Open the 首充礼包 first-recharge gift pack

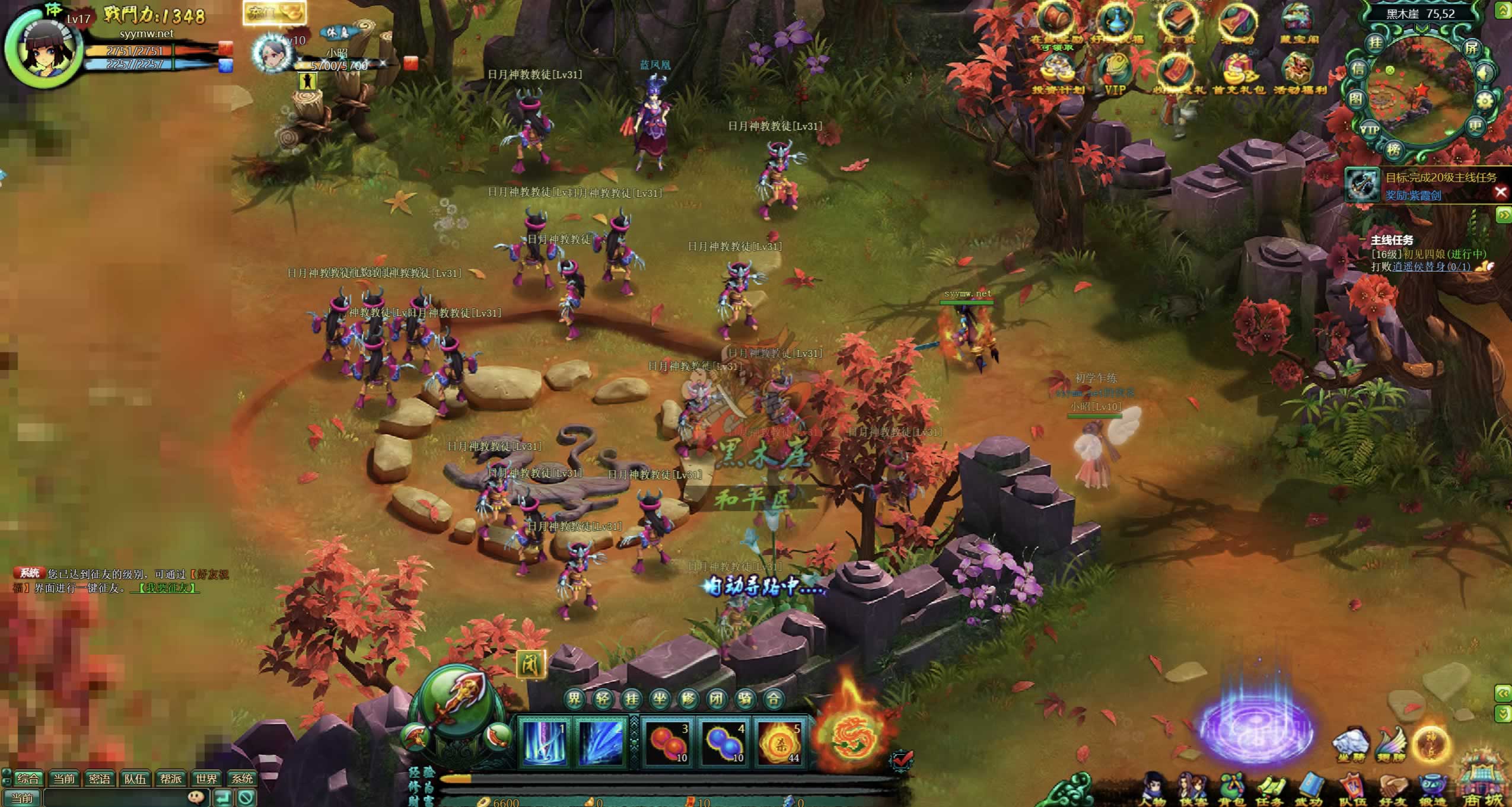coord(1238,74)
